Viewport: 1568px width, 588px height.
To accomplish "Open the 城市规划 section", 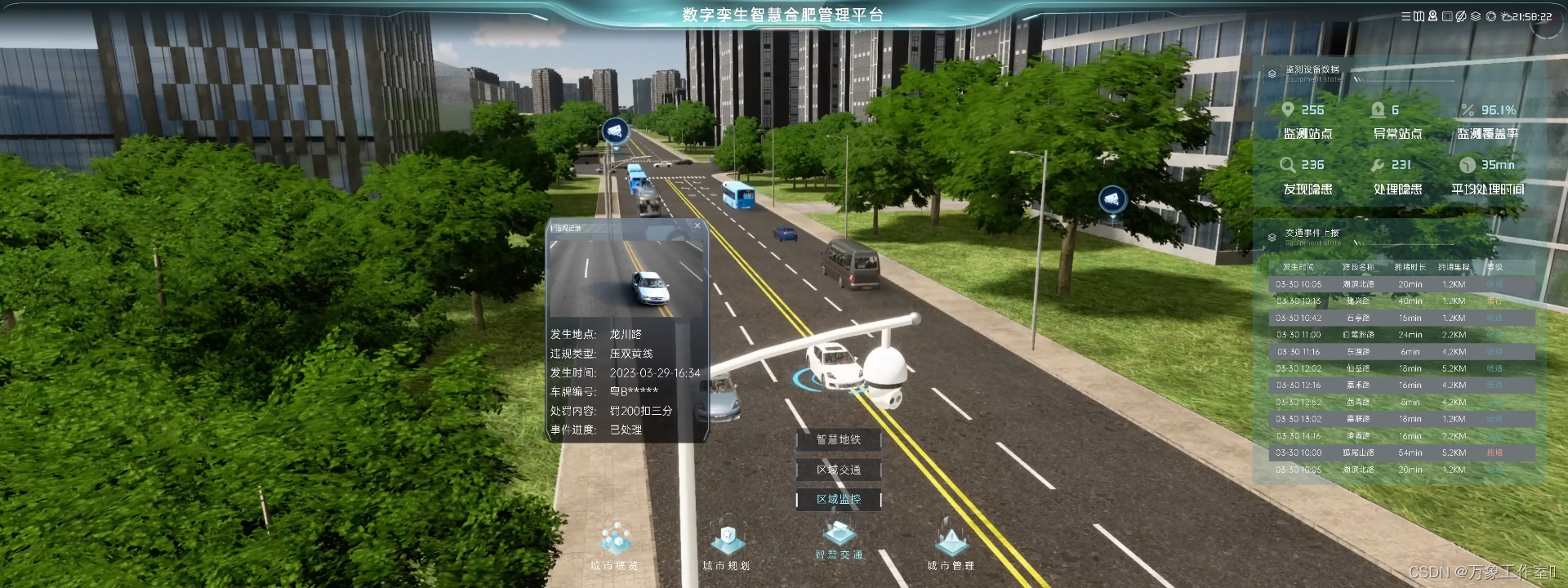I will pos(726,546).
